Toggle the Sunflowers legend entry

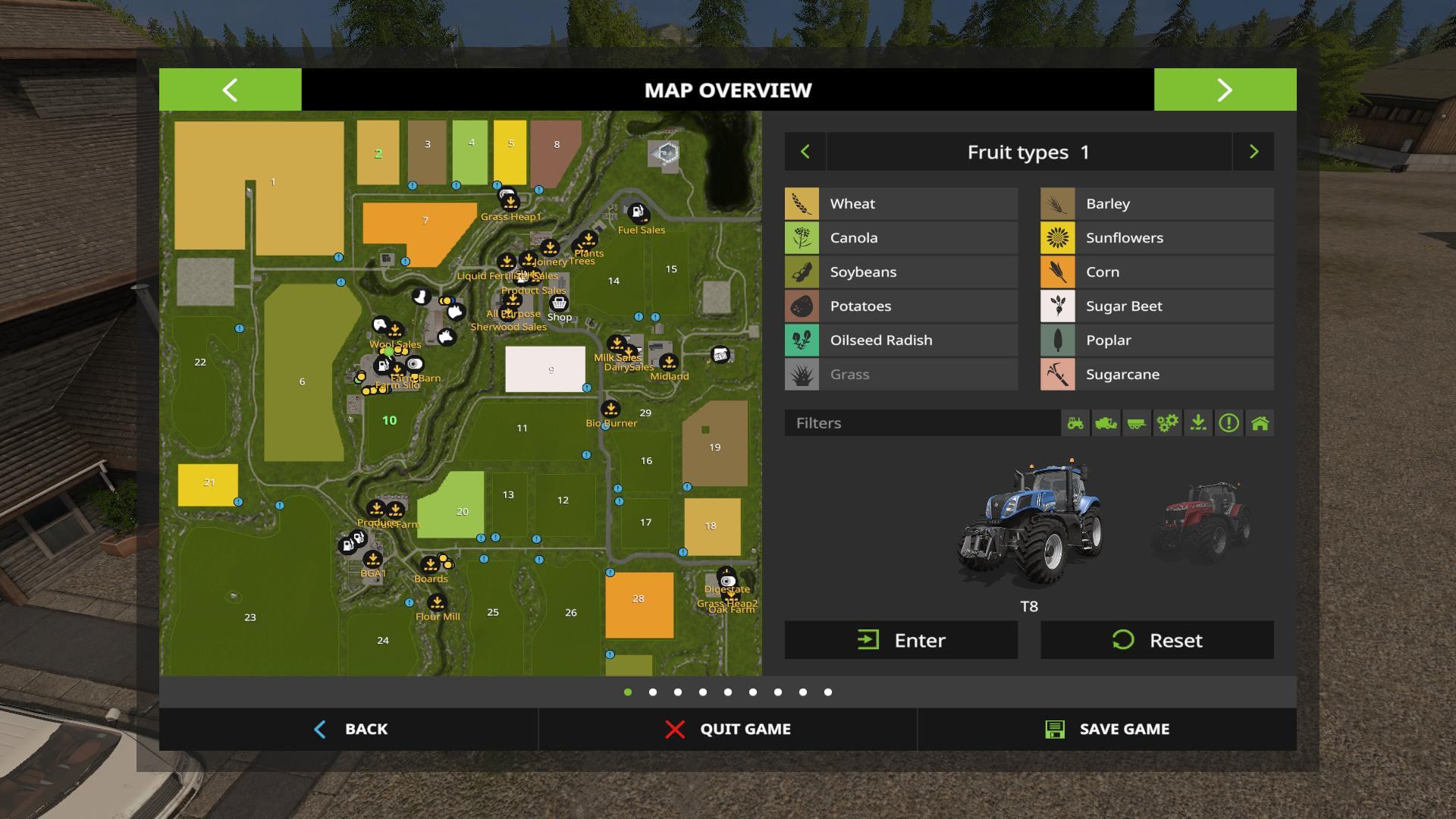[x=1156, y=237]
